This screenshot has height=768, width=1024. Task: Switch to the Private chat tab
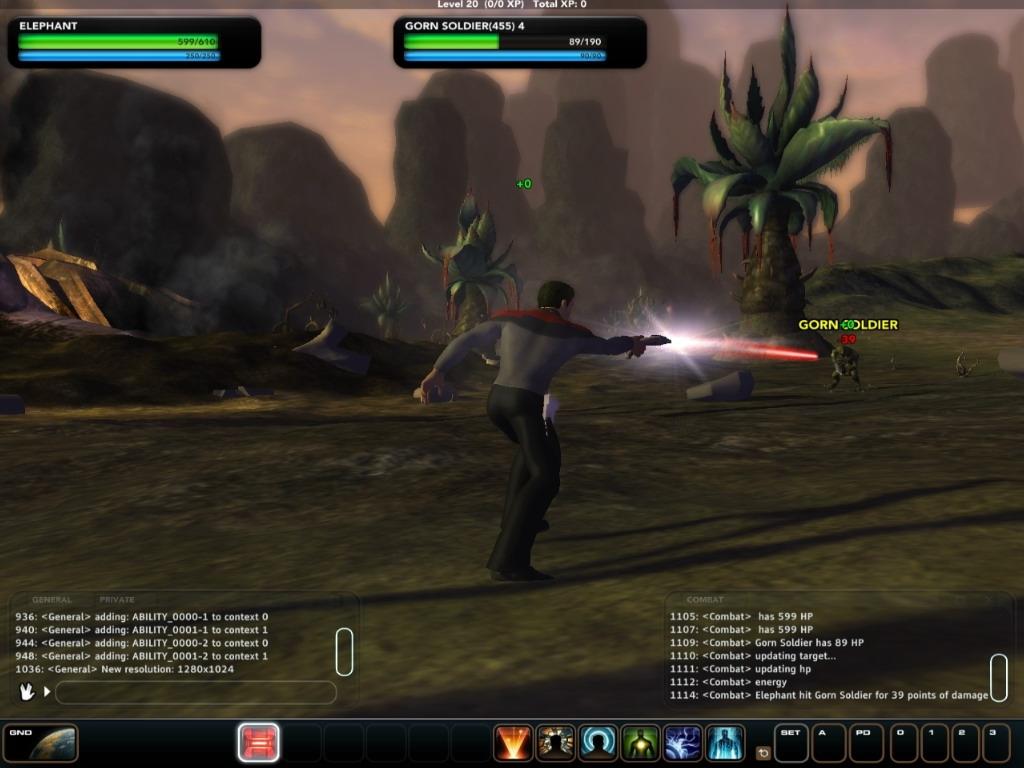click(117, 600)
